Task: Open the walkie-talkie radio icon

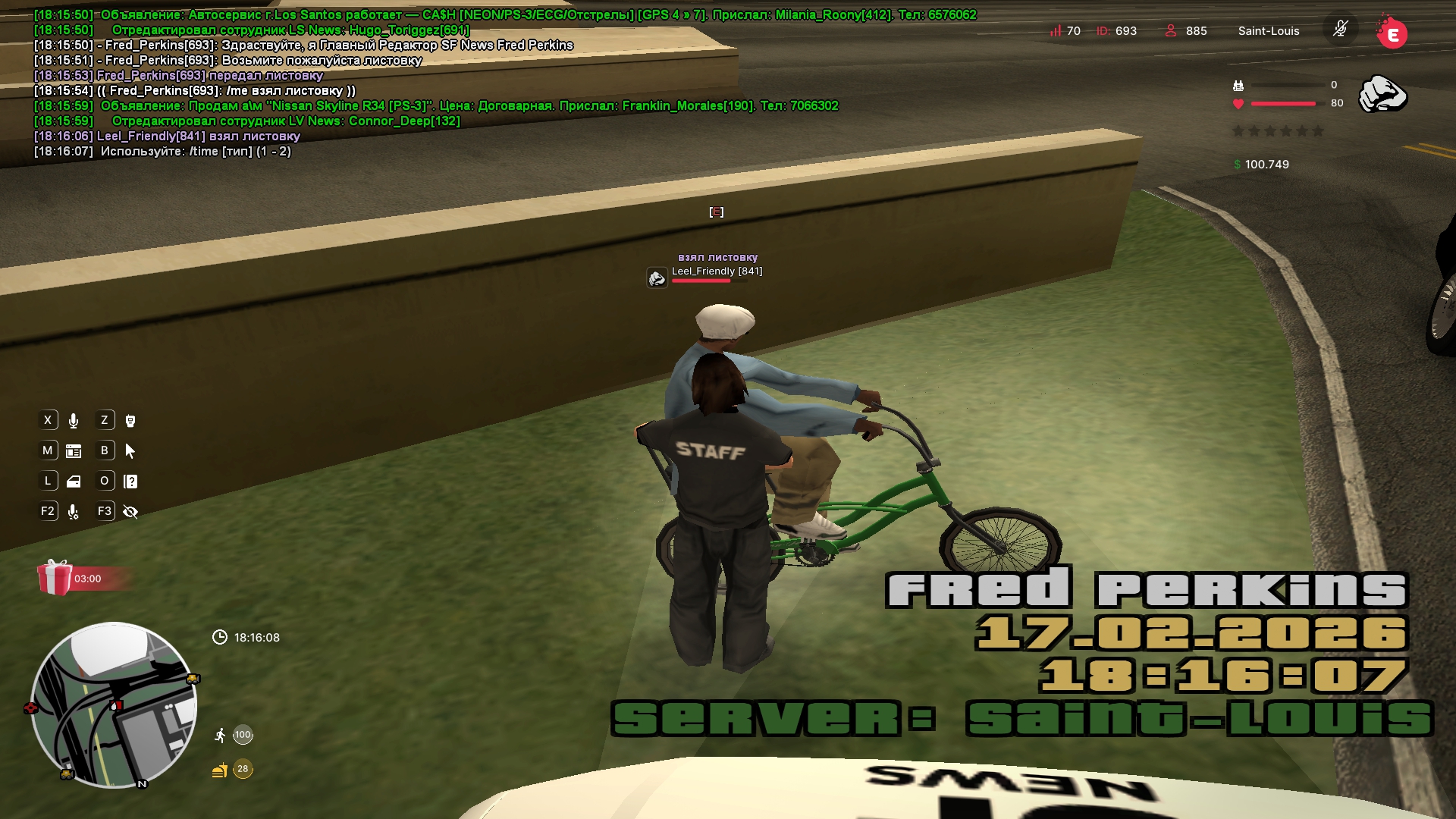Action: point(130,421)
